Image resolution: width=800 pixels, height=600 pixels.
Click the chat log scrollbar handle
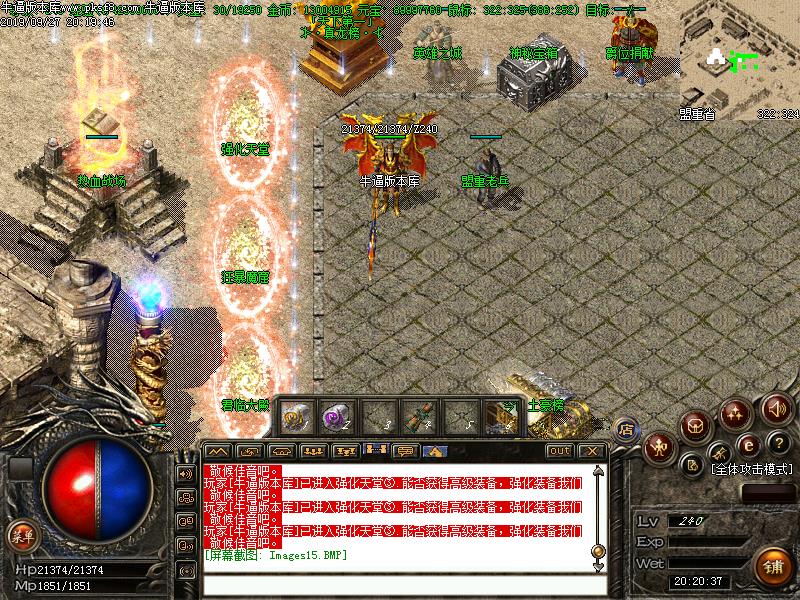[x=598, y=550]
